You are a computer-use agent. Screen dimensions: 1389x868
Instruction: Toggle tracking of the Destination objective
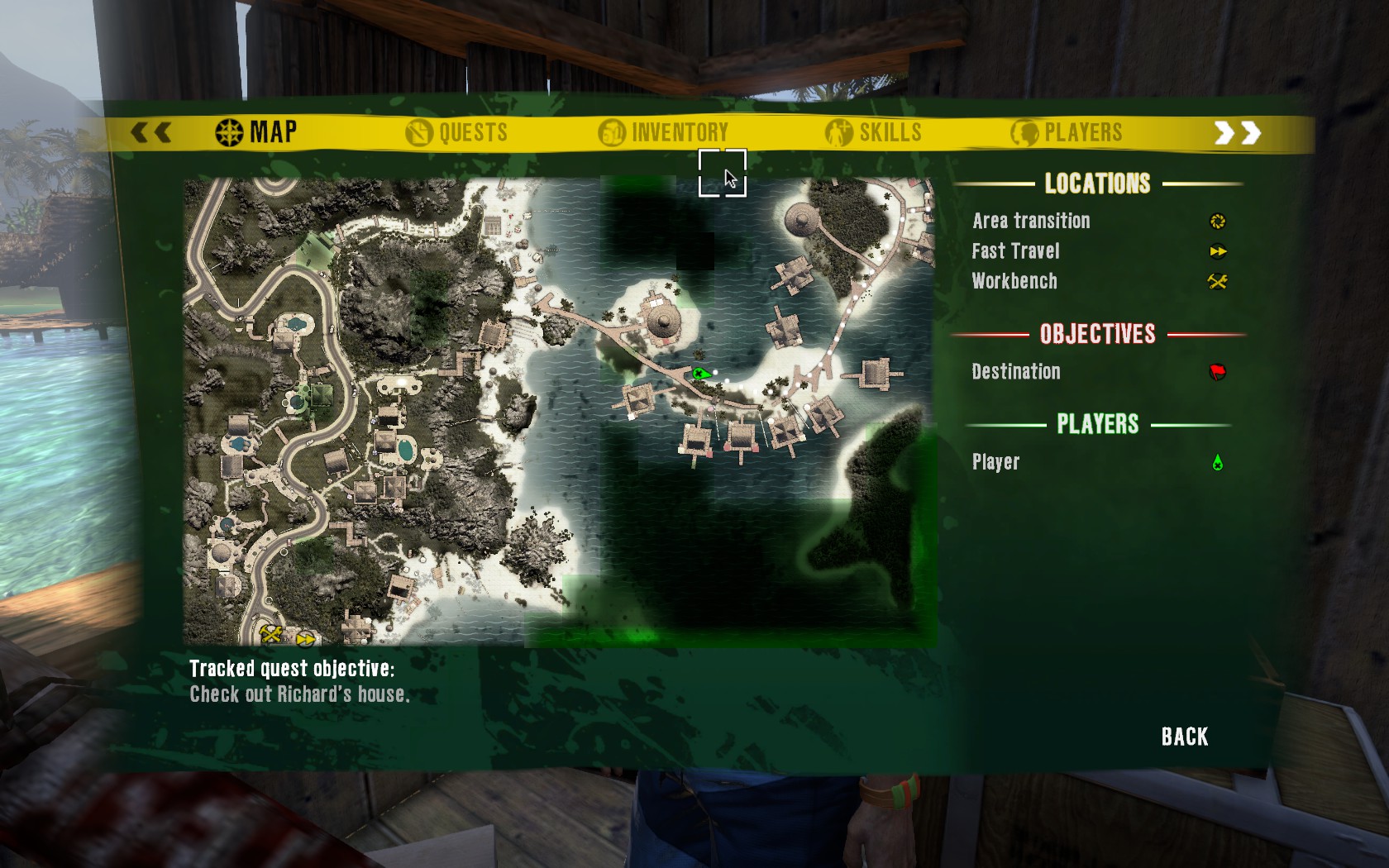(1016, 372)
